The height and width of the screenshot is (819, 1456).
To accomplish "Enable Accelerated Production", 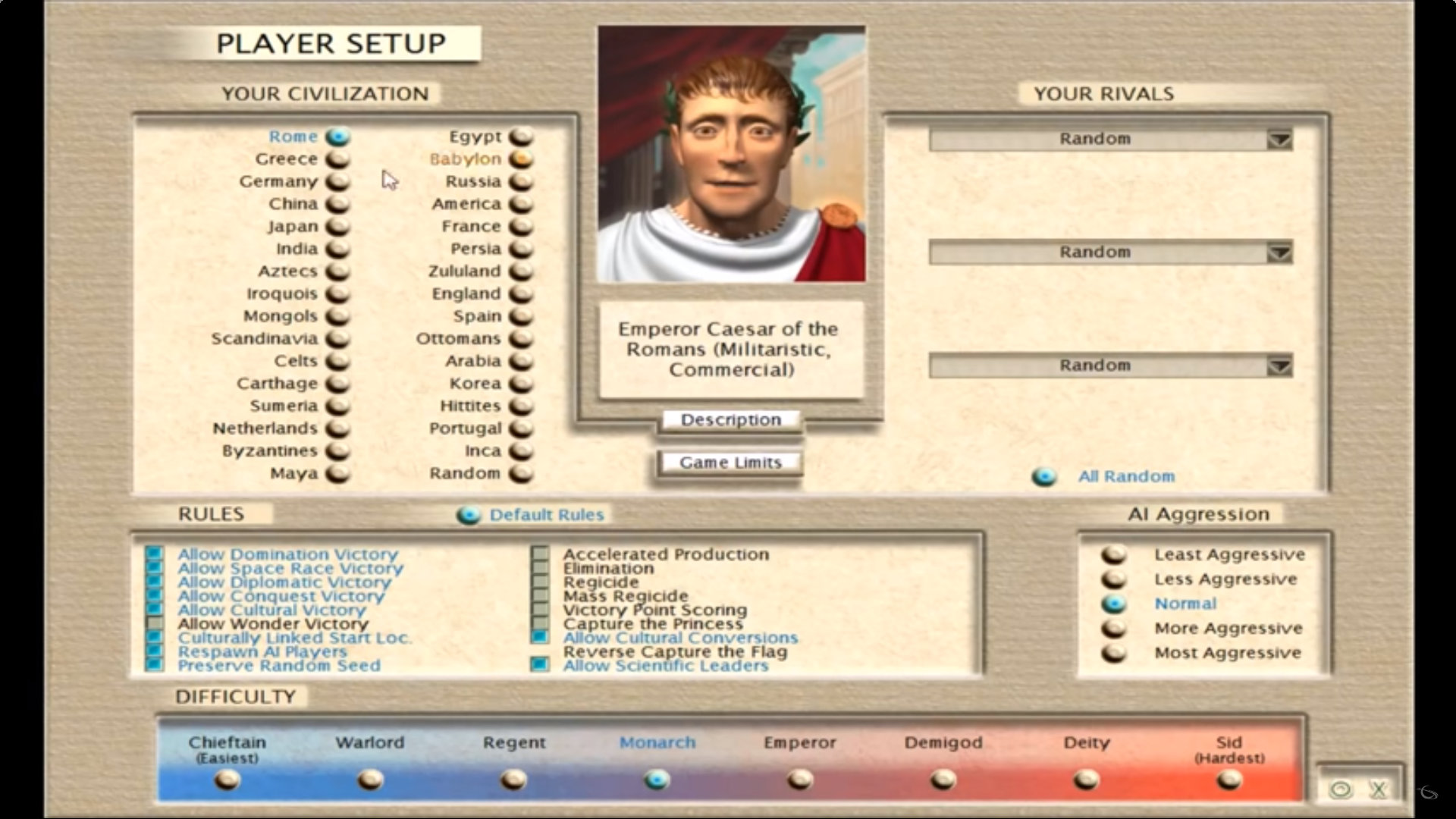I will 540,554.
